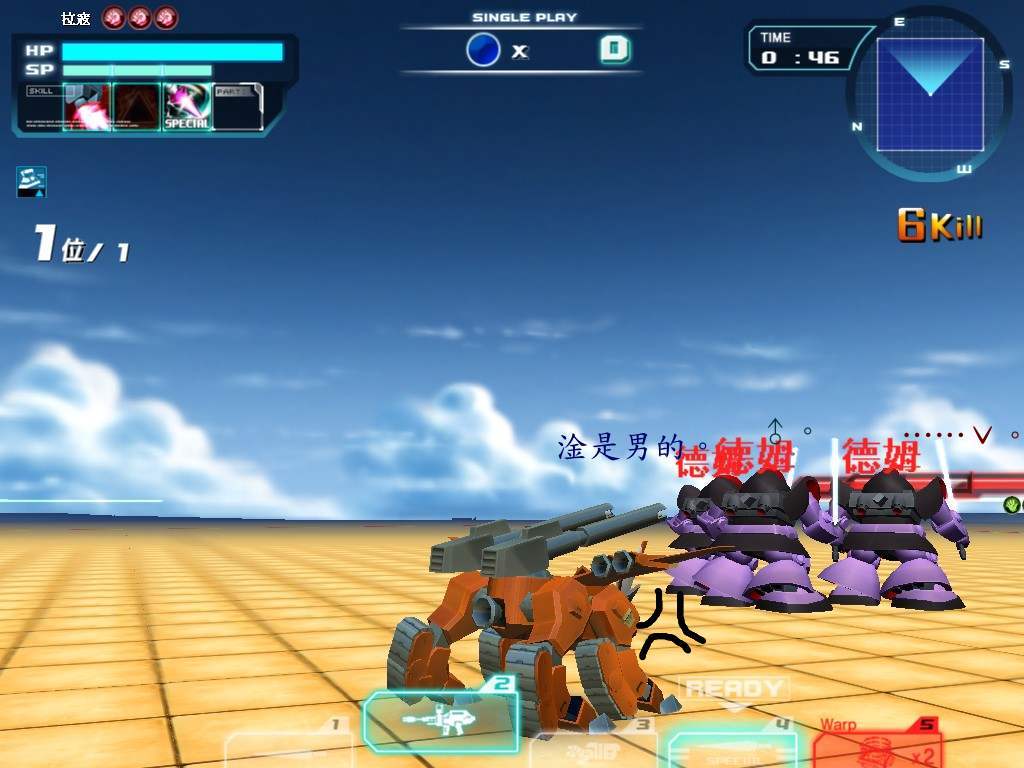
Task: Click the small blue unit status icon
Action: (x=31, y=181)
